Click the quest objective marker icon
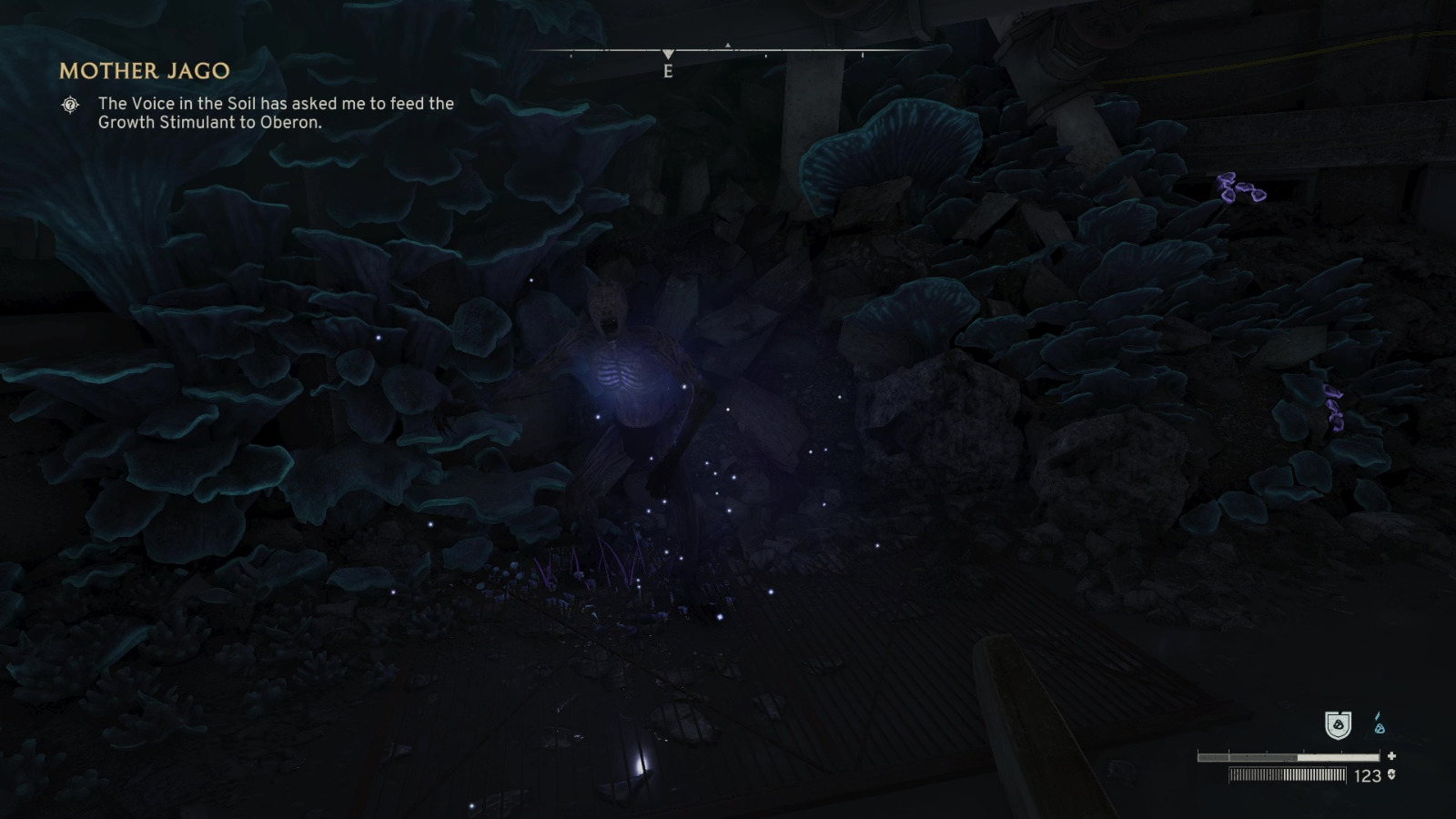 click(x=70, y=105)
